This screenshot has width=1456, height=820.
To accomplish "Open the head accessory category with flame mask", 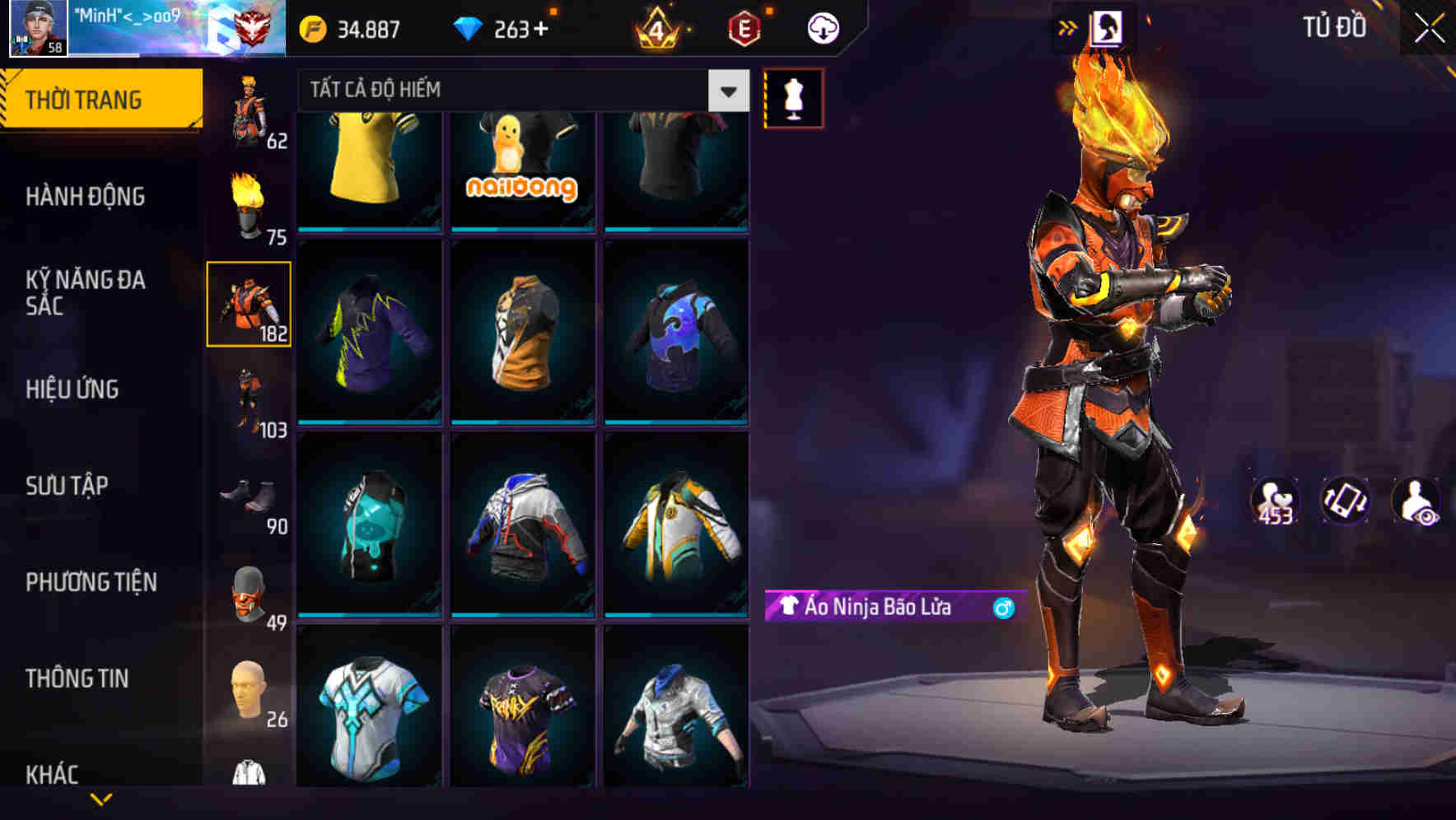I will (249, 200).
